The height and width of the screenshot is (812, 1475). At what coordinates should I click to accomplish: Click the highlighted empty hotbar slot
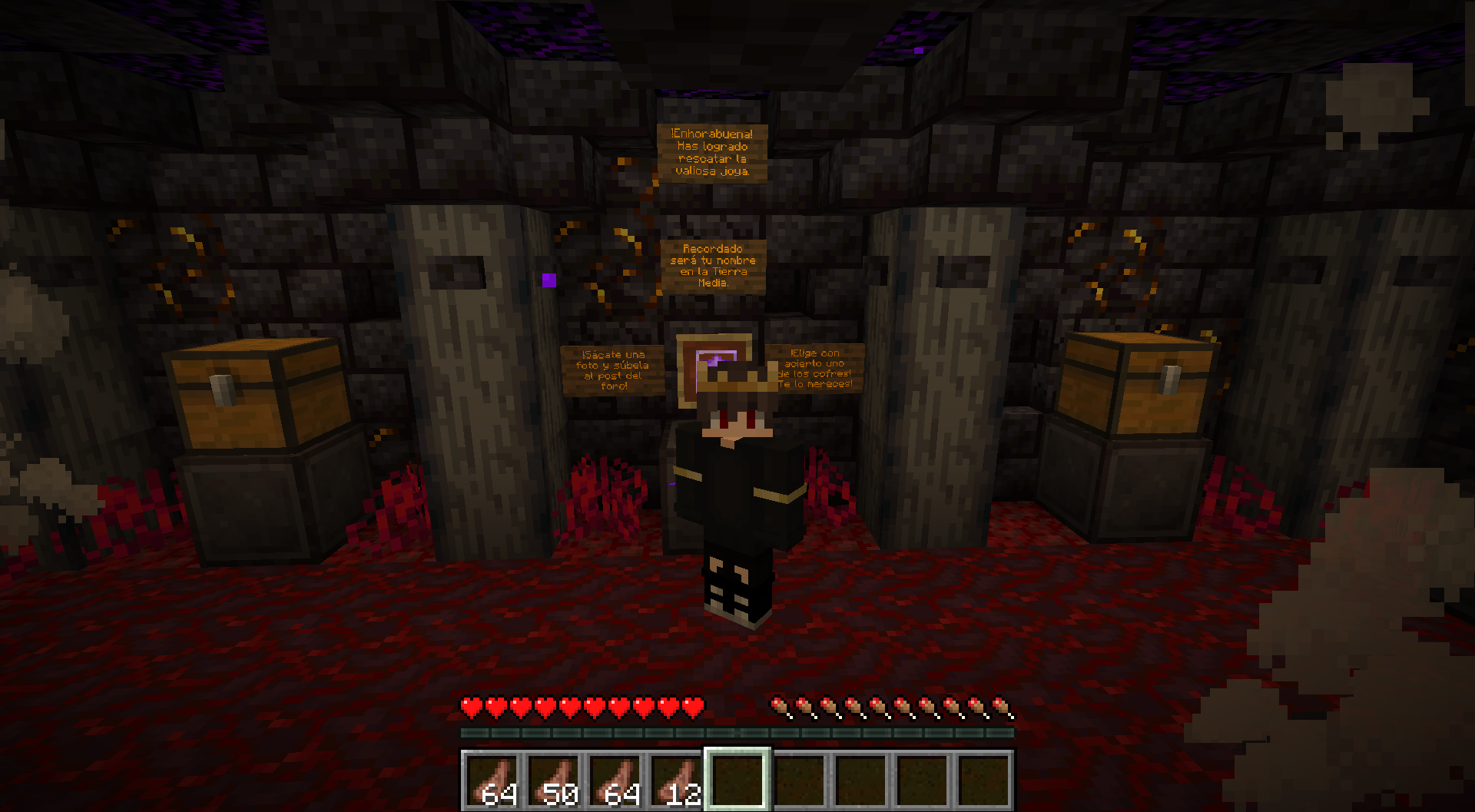coord(737,780)
